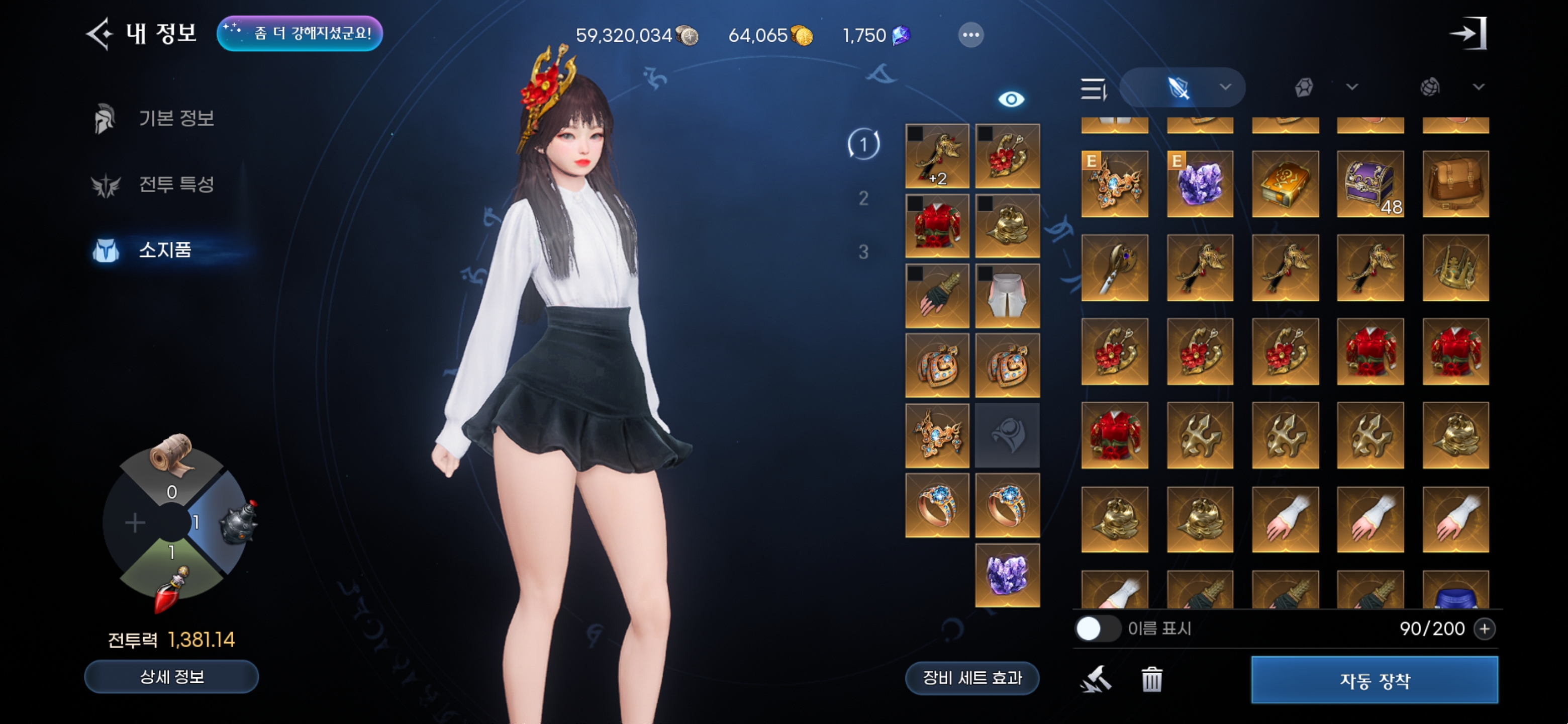The height and width of the screenshot is (724, 1568).
Task: Select the brown leather bag item
Action: [1455, 184]
